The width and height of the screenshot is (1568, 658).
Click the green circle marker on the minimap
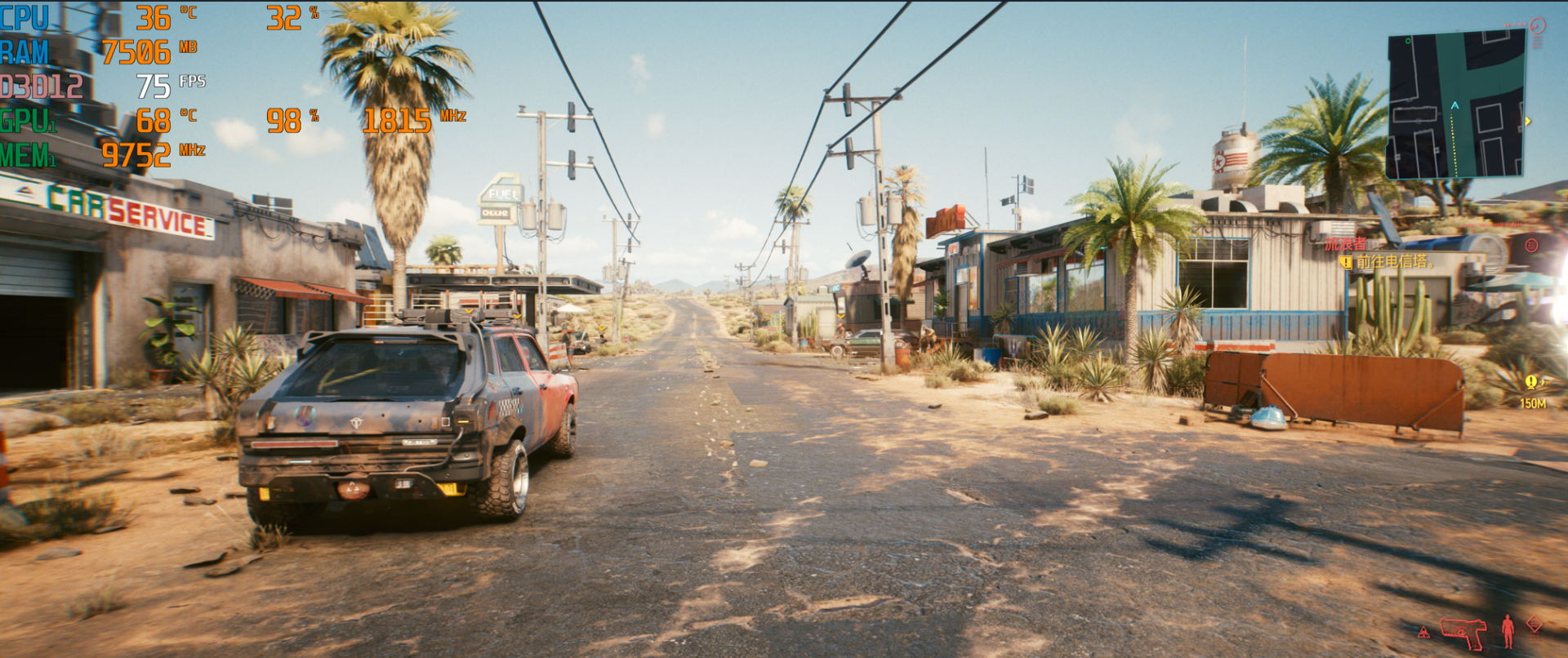tap(1408, 41)
